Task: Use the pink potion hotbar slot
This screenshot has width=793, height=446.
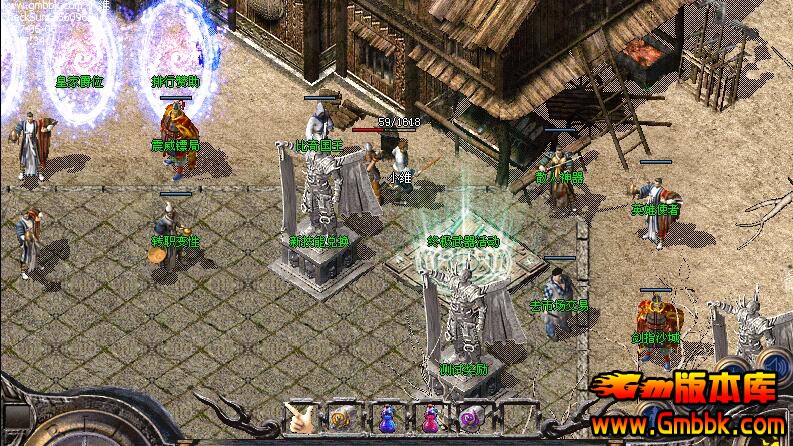Action: 429,419
